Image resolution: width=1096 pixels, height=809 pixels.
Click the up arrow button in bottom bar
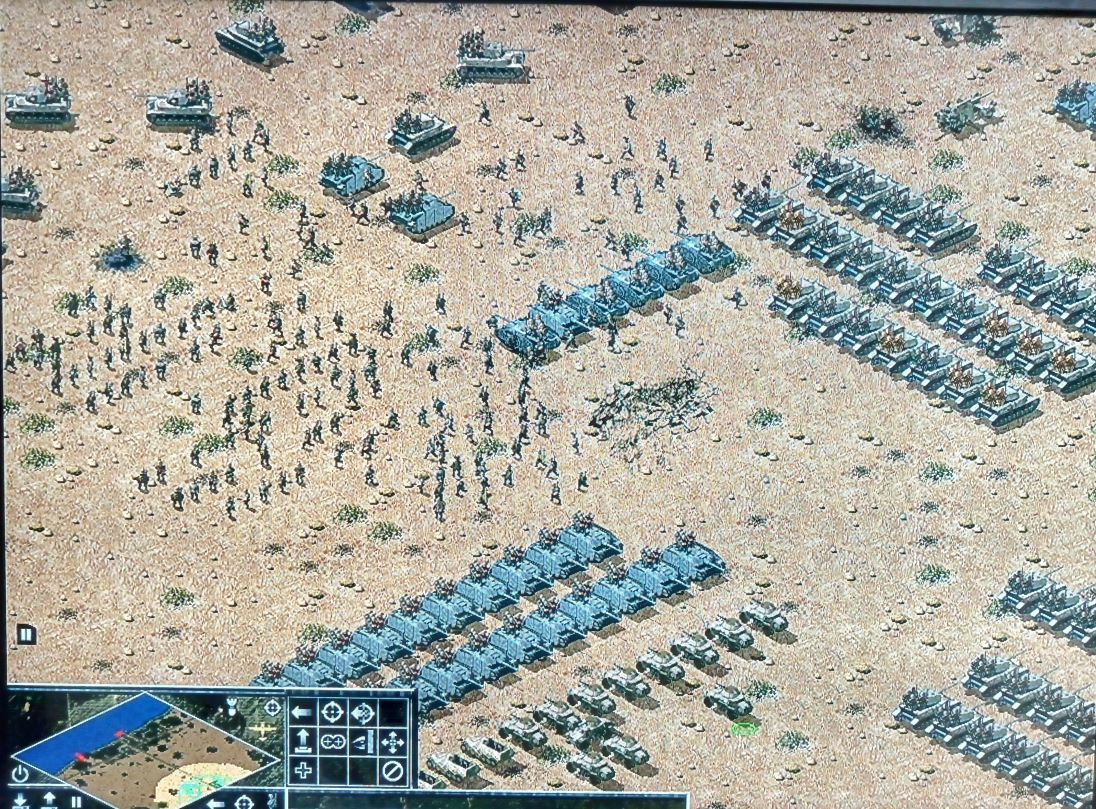[x=48, y=800]
